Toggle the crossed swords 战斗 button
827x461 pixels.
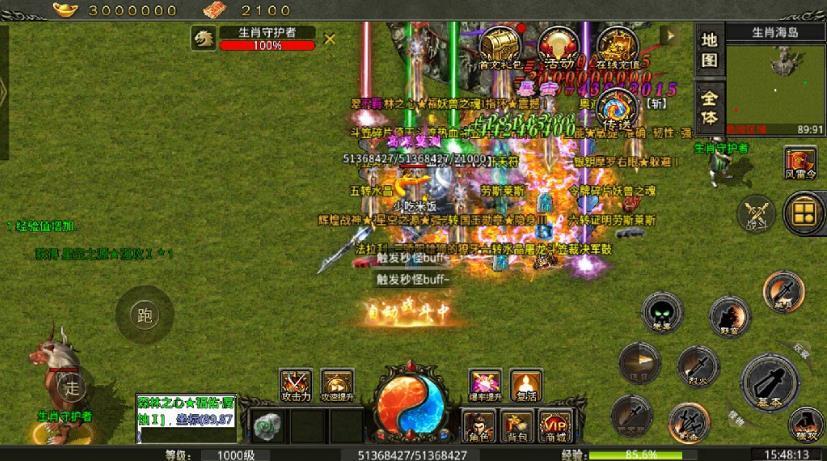tap(756, 213)
